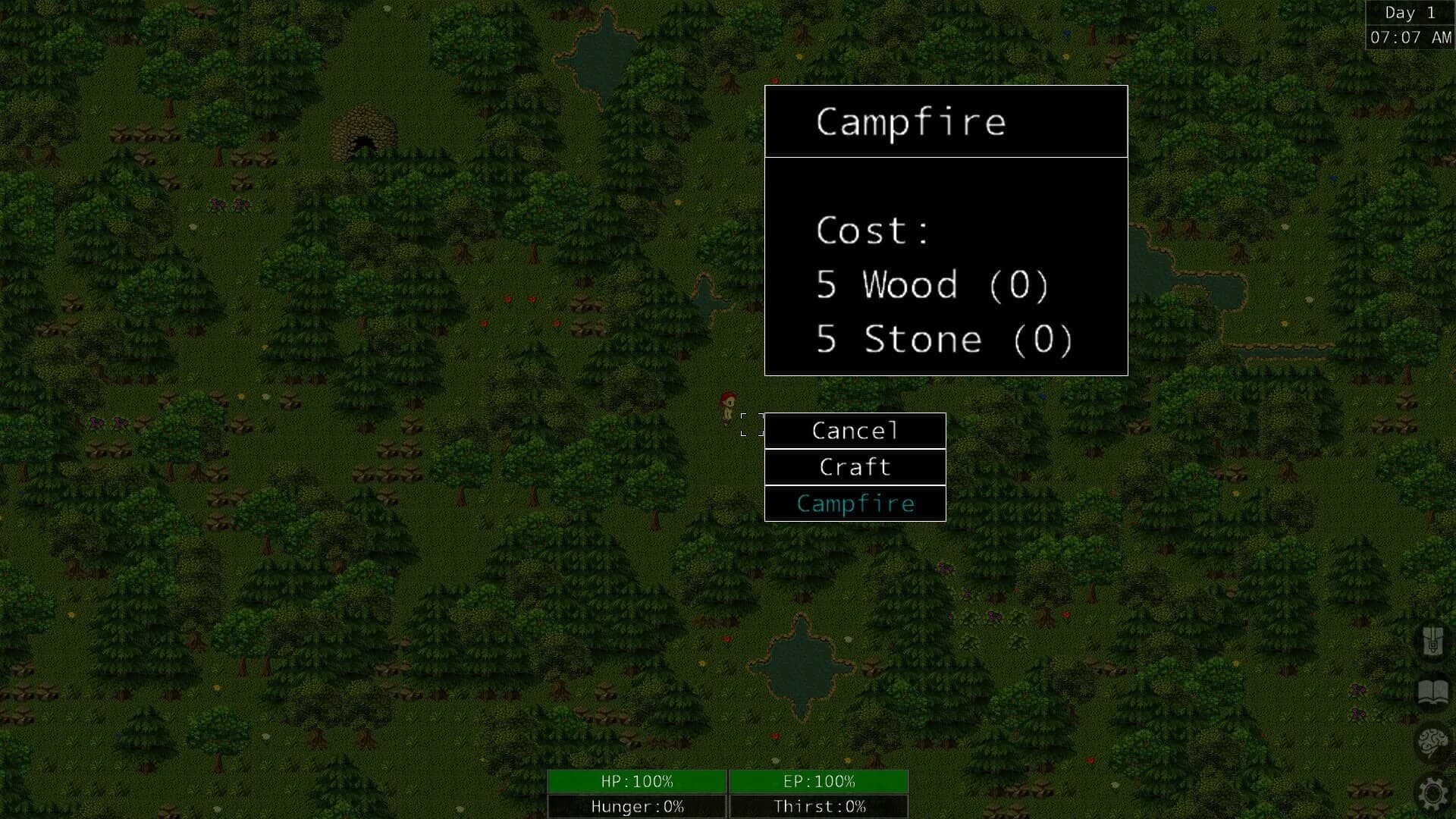Screen dimensions: 1456x819
Task: Click the Thirst:0% status bar
Action: pos(819,806)
